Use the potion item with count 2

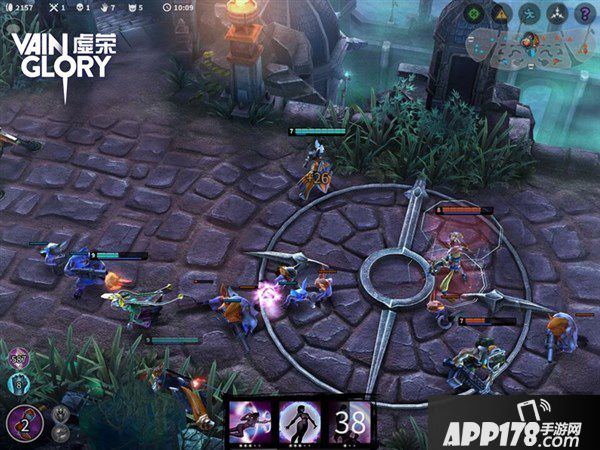[x=24, y=423]
